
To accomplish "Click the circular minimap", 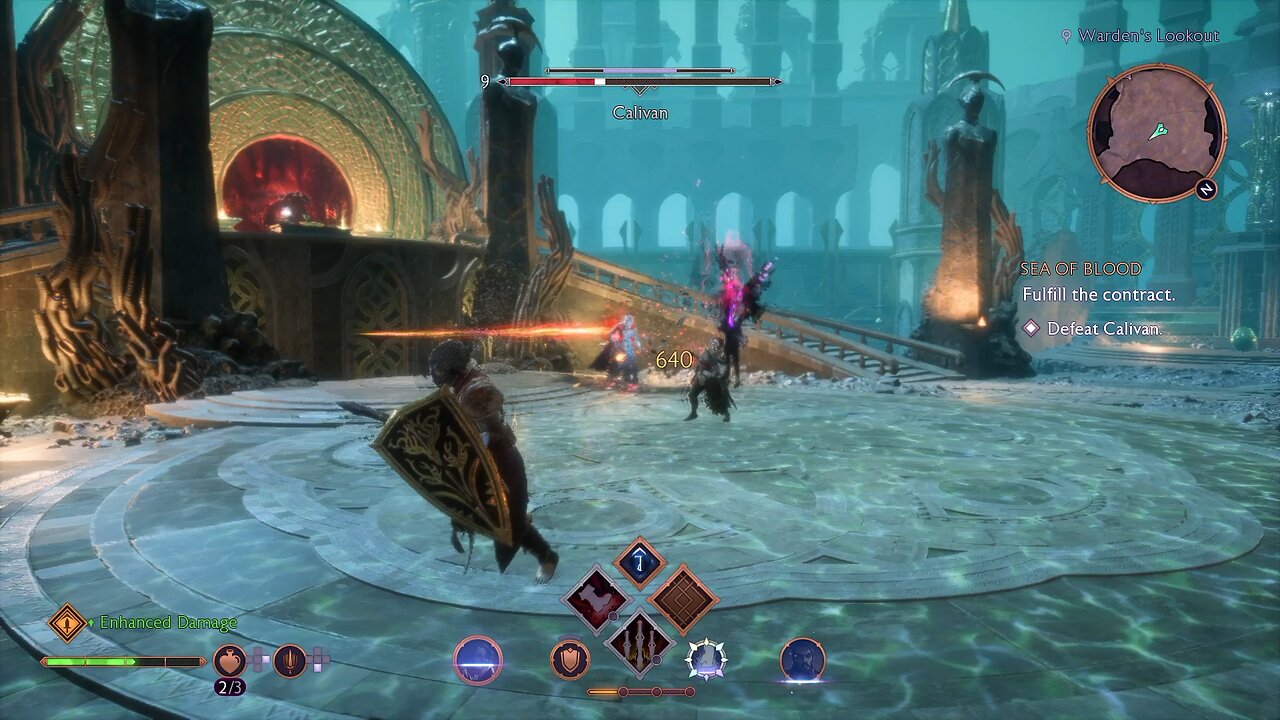I will pos(1156,132).
